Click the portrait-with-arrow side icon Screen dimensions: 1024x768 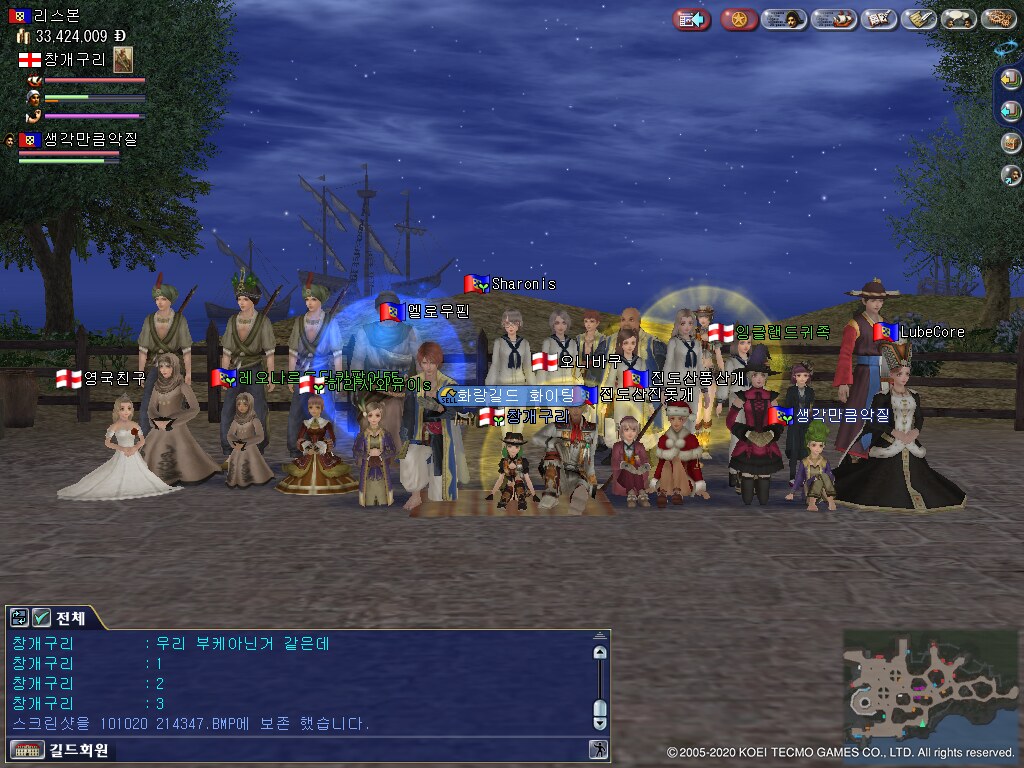1011,175
